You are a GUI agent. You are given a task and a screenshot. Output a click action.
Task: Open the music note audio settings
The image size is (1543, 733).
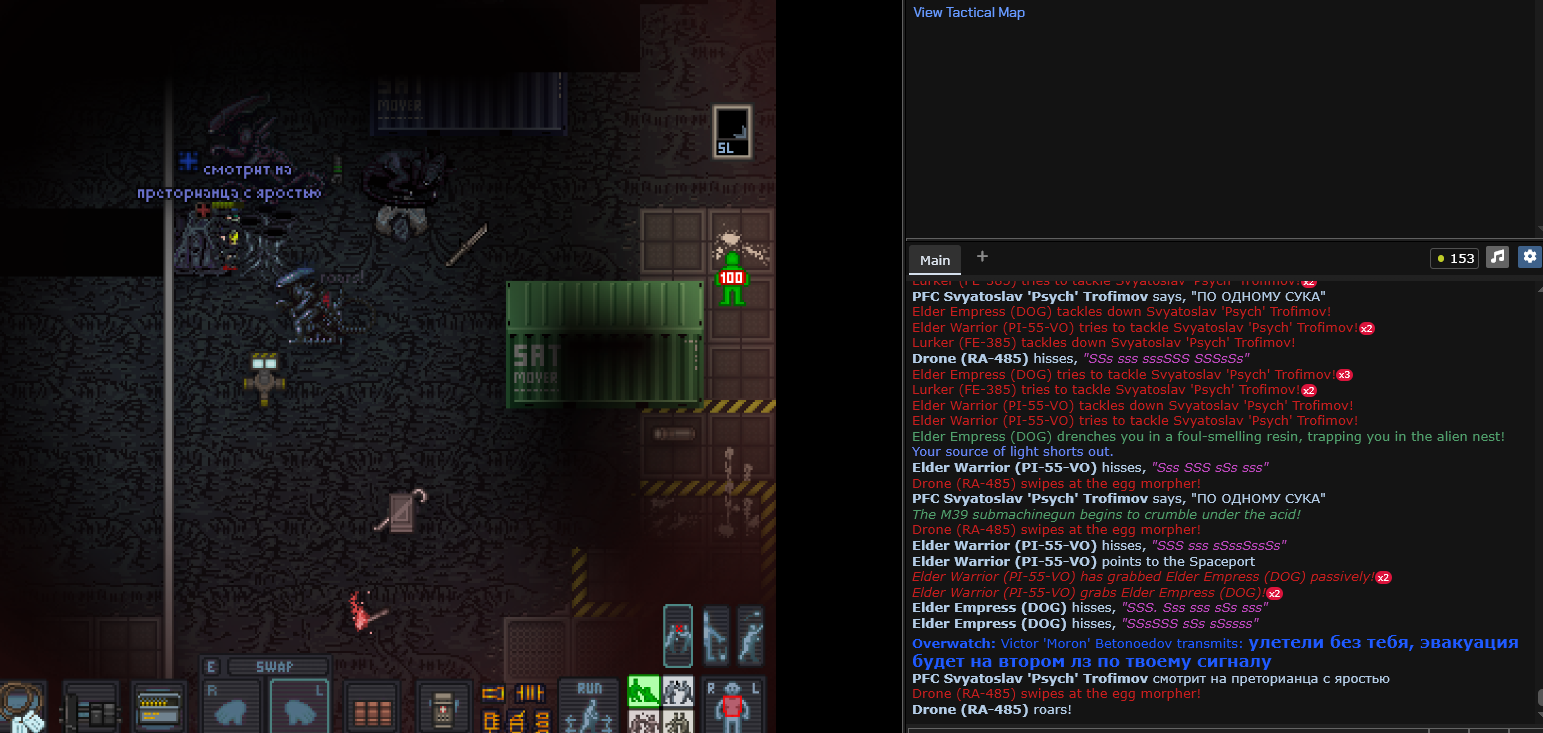[x=1497, y=257]
